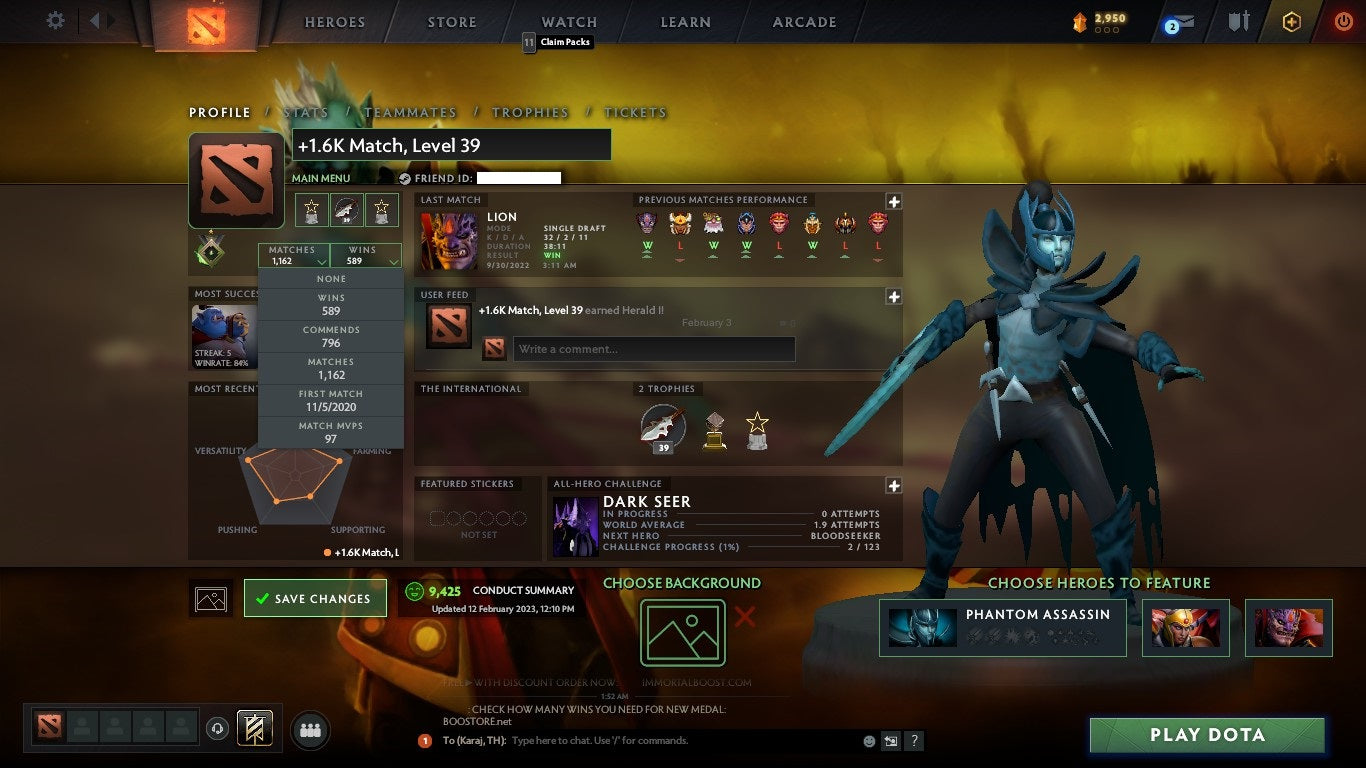Image resolution: width=1366 pixels, height=768 pixels.
Task: Open the armory sword-and-shield icon
Action: click(x=1240, y=22)
